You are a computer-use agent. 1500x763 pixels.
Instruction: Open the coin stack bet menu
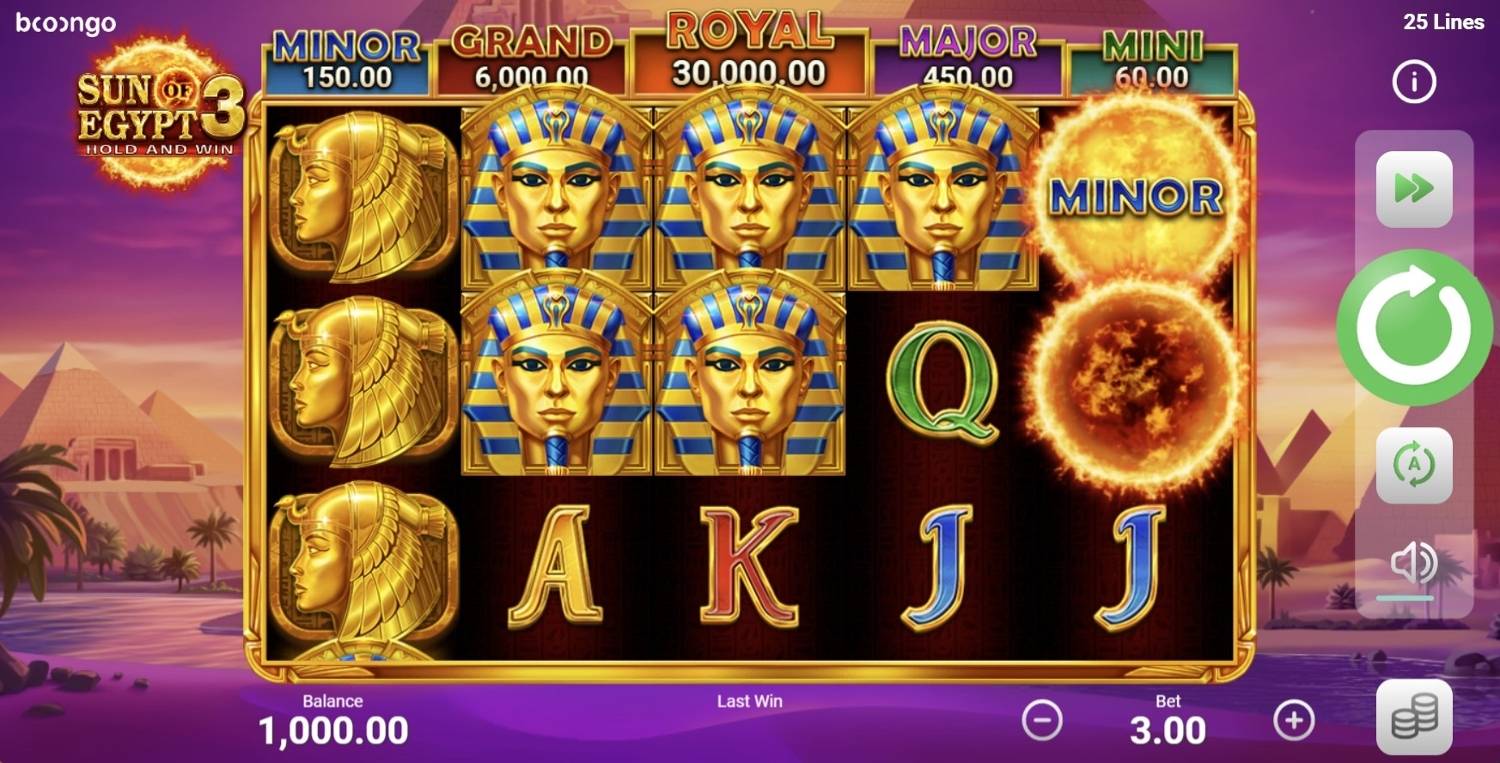(x=1414, y=716)
